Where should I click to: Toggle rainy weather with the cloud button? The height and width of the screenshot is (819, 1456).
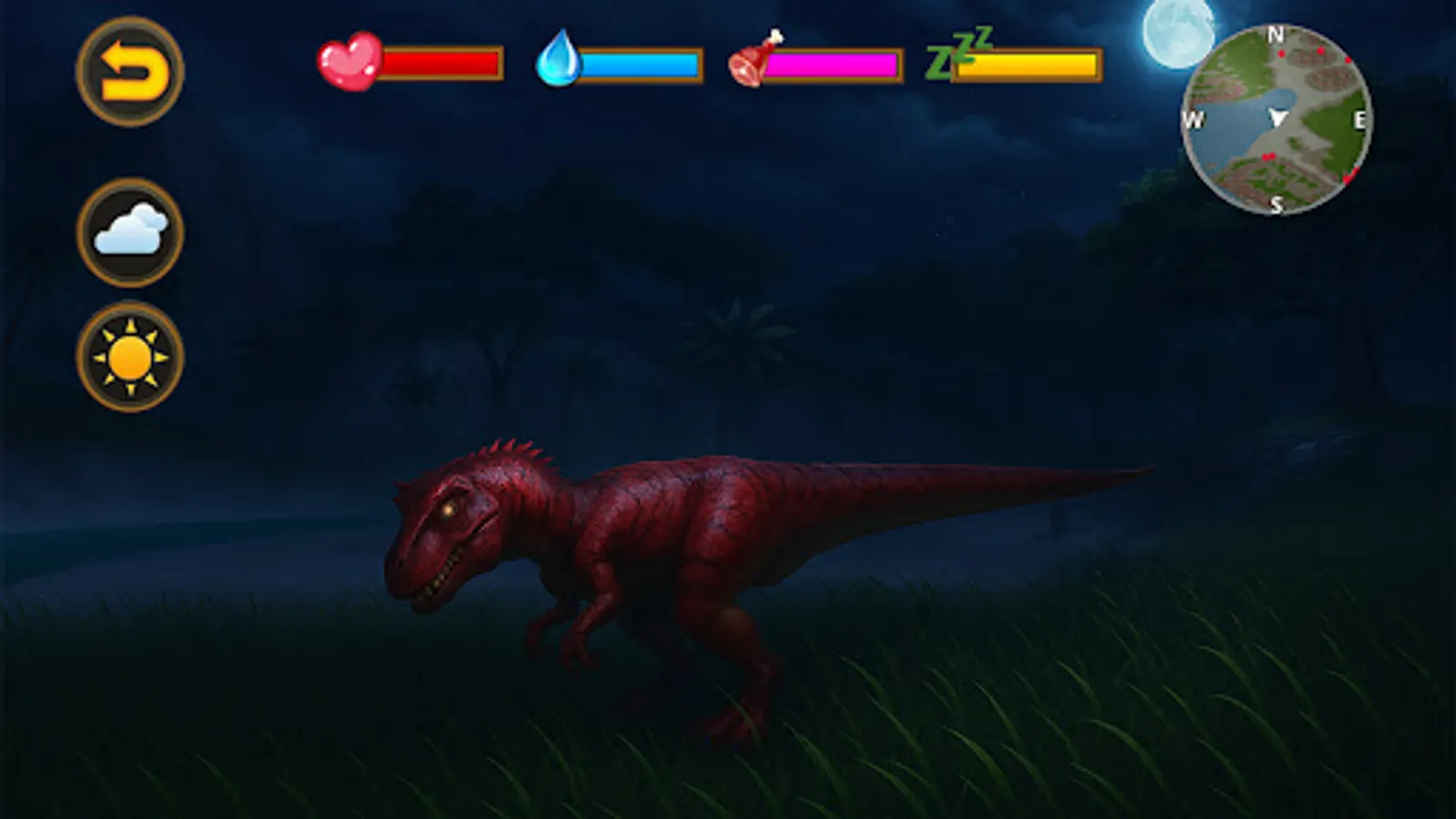coord(130,229)
